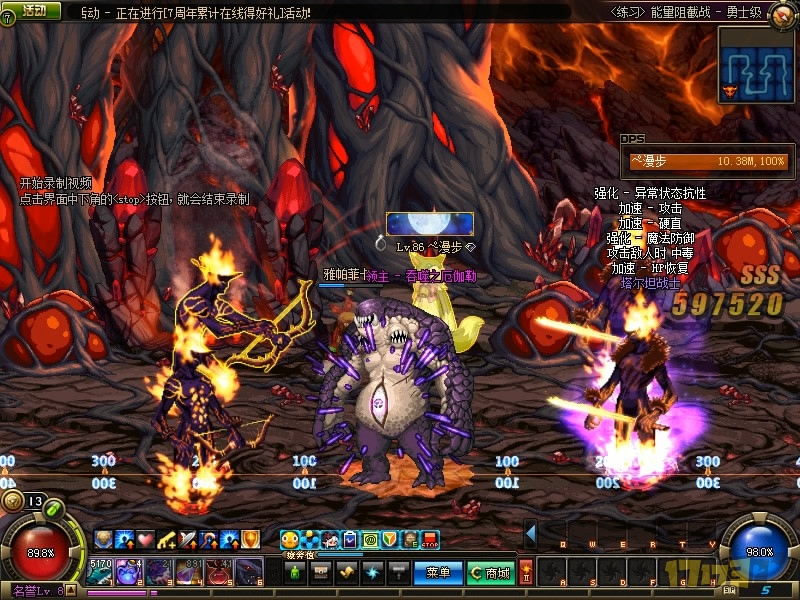Click the green pill icon near HP orb

52,508
